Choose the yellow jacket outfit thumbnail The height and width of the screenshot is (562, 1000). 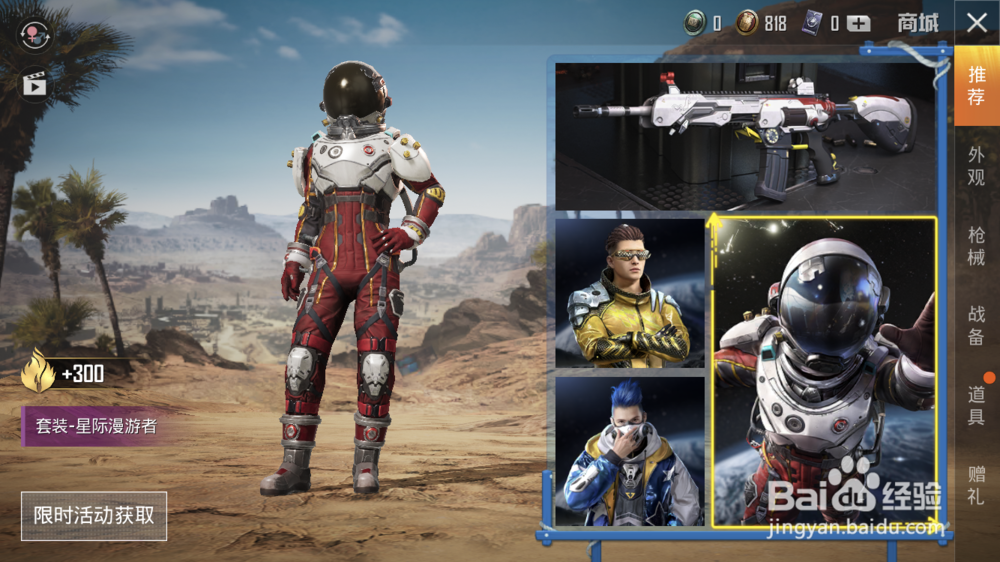[x=630, y=292]
